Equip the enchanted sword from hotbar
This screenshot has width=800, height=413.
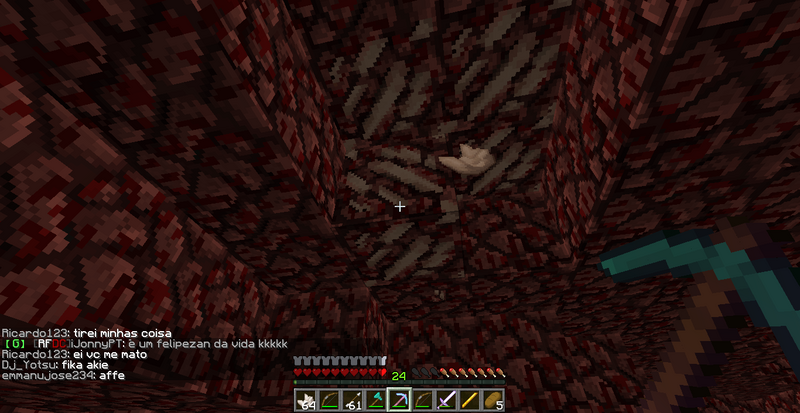(x=447, y=400)
